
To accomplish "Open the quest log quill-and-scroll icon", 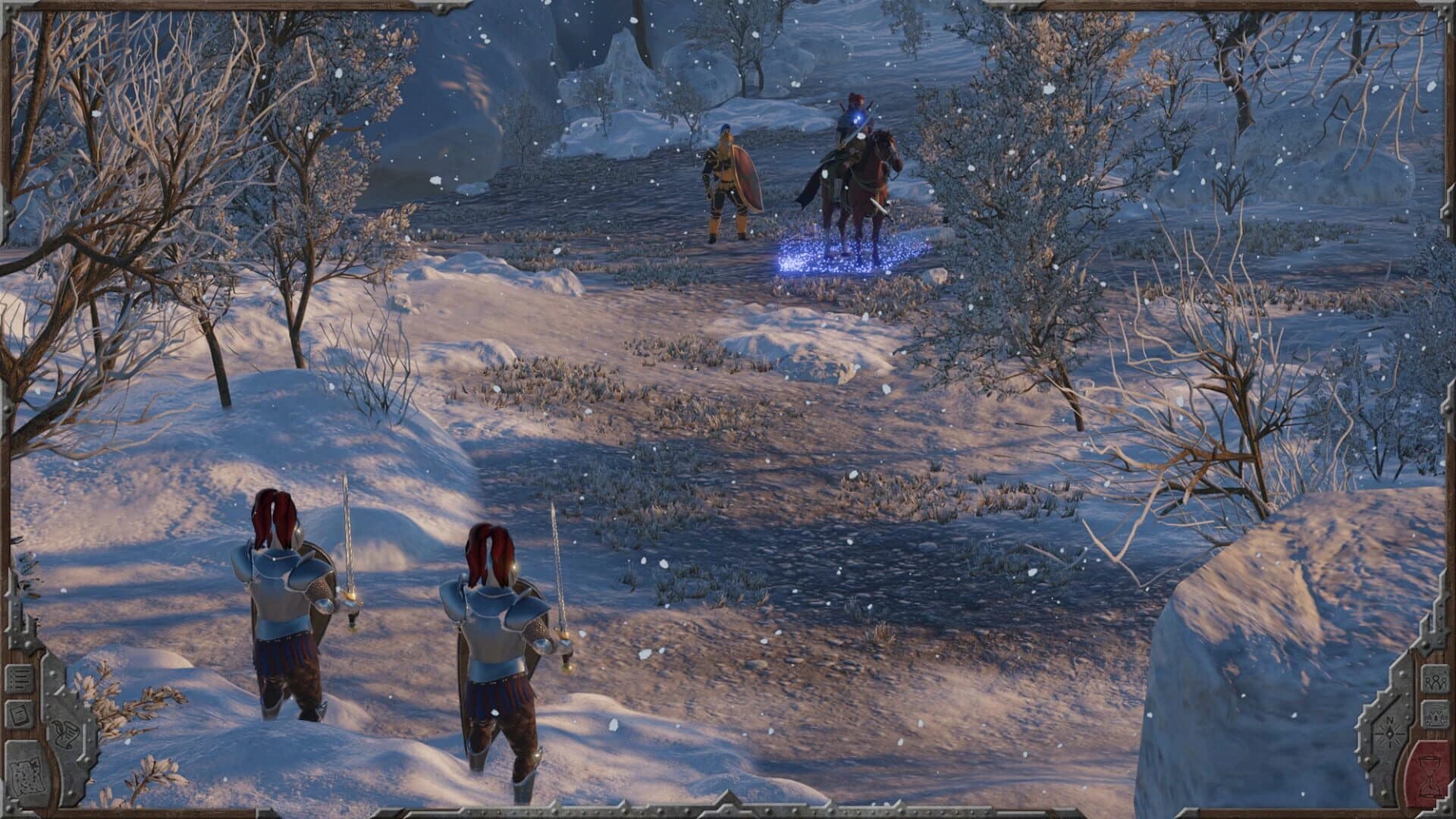I will pos(67,734).
